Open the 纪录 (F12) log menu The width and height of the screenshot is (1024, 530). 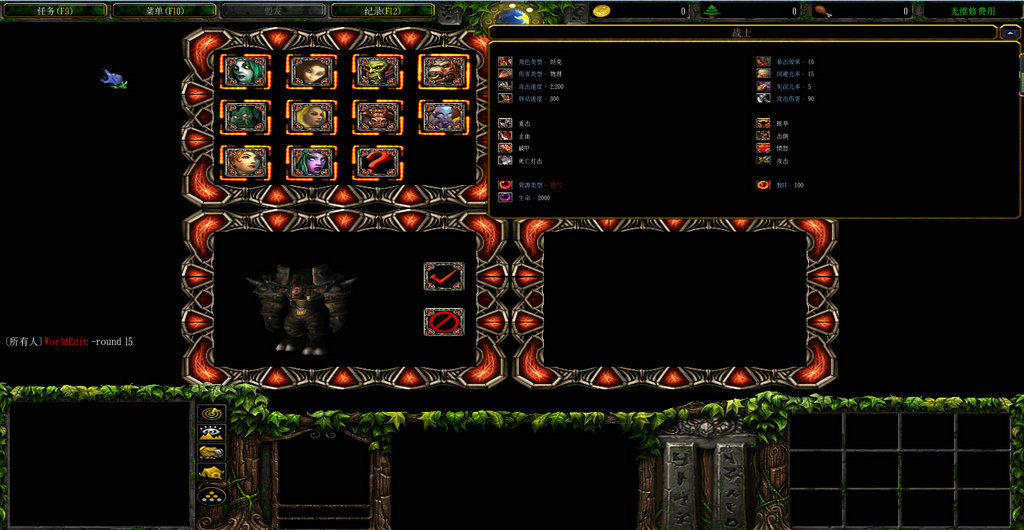(381, 11)
